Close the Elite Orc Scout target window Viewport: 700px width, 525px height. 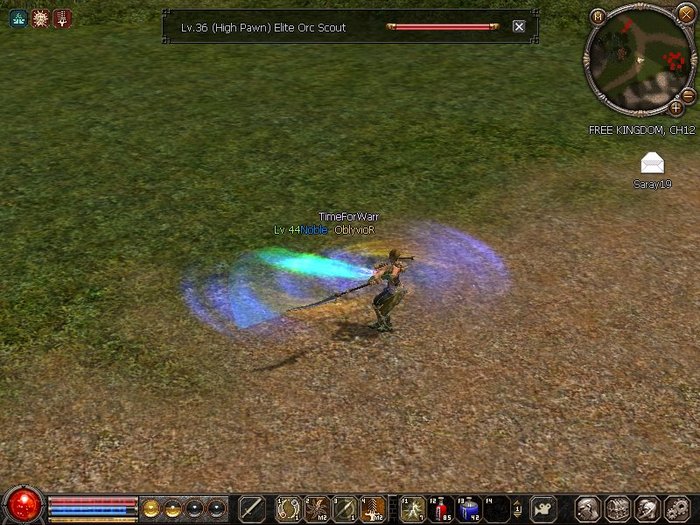(x=518, y=27)
